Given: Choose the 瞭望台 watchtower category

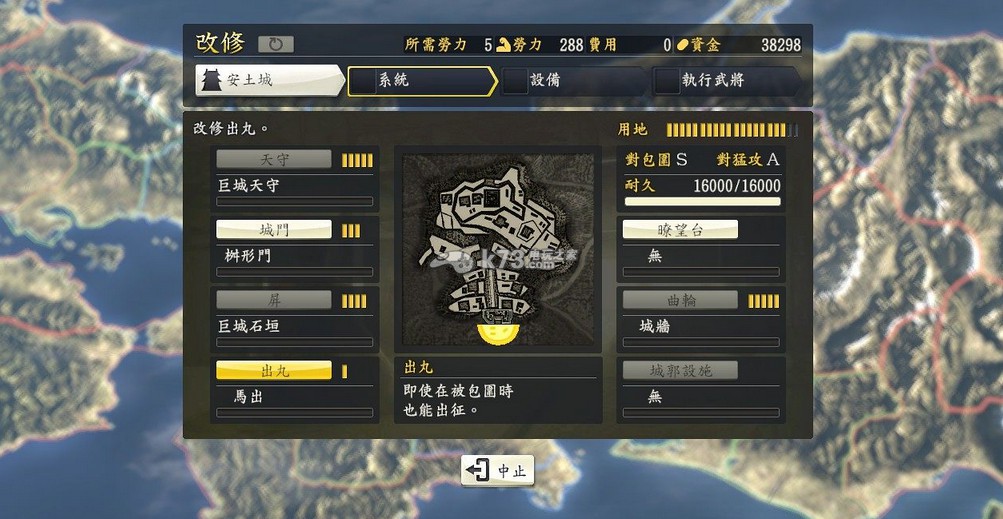Looking at the screenshot, I should pos(680,230).
